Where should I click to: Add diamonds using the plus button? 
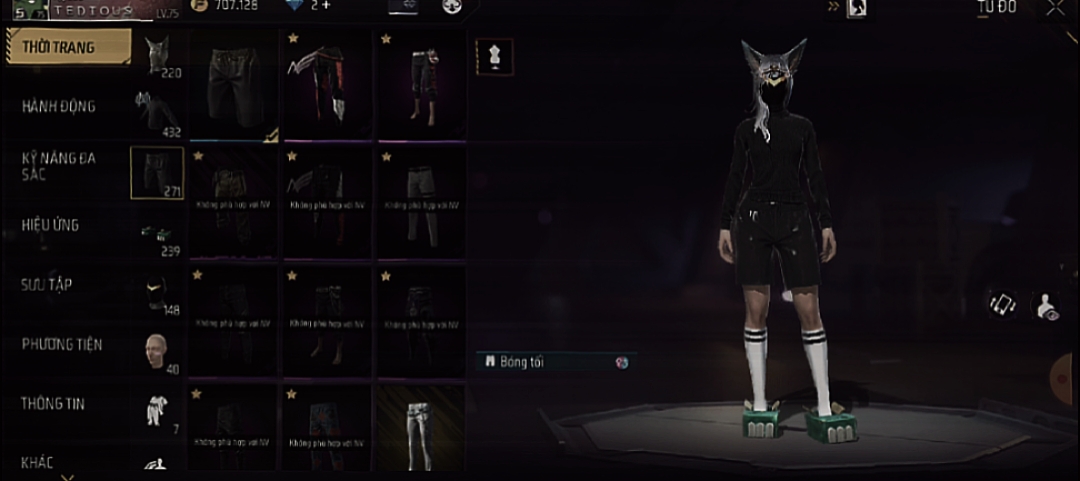click(x=325, y=6)
